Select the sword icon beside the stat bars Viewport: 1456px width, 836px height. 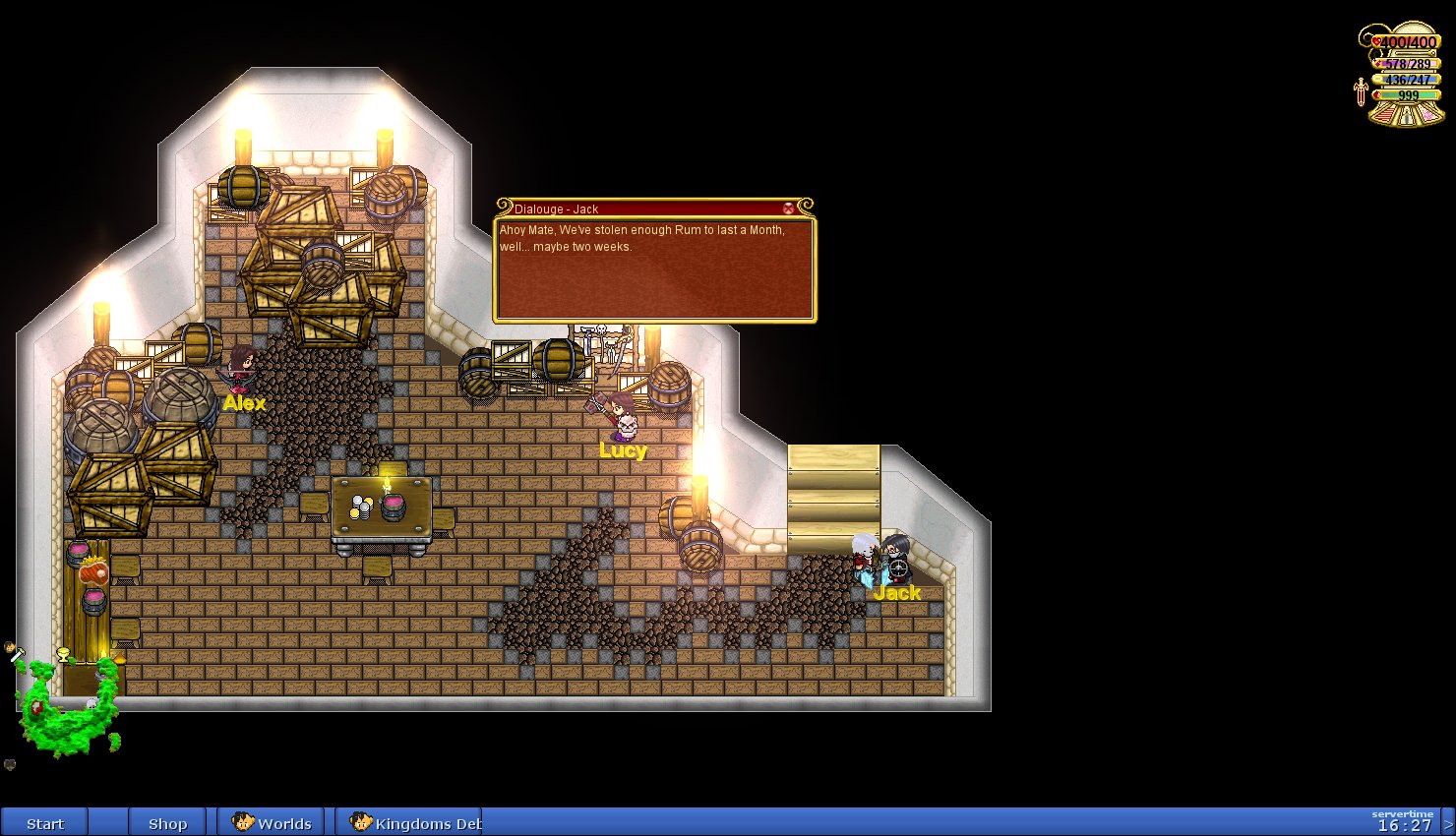click(x=1361, y=91)
